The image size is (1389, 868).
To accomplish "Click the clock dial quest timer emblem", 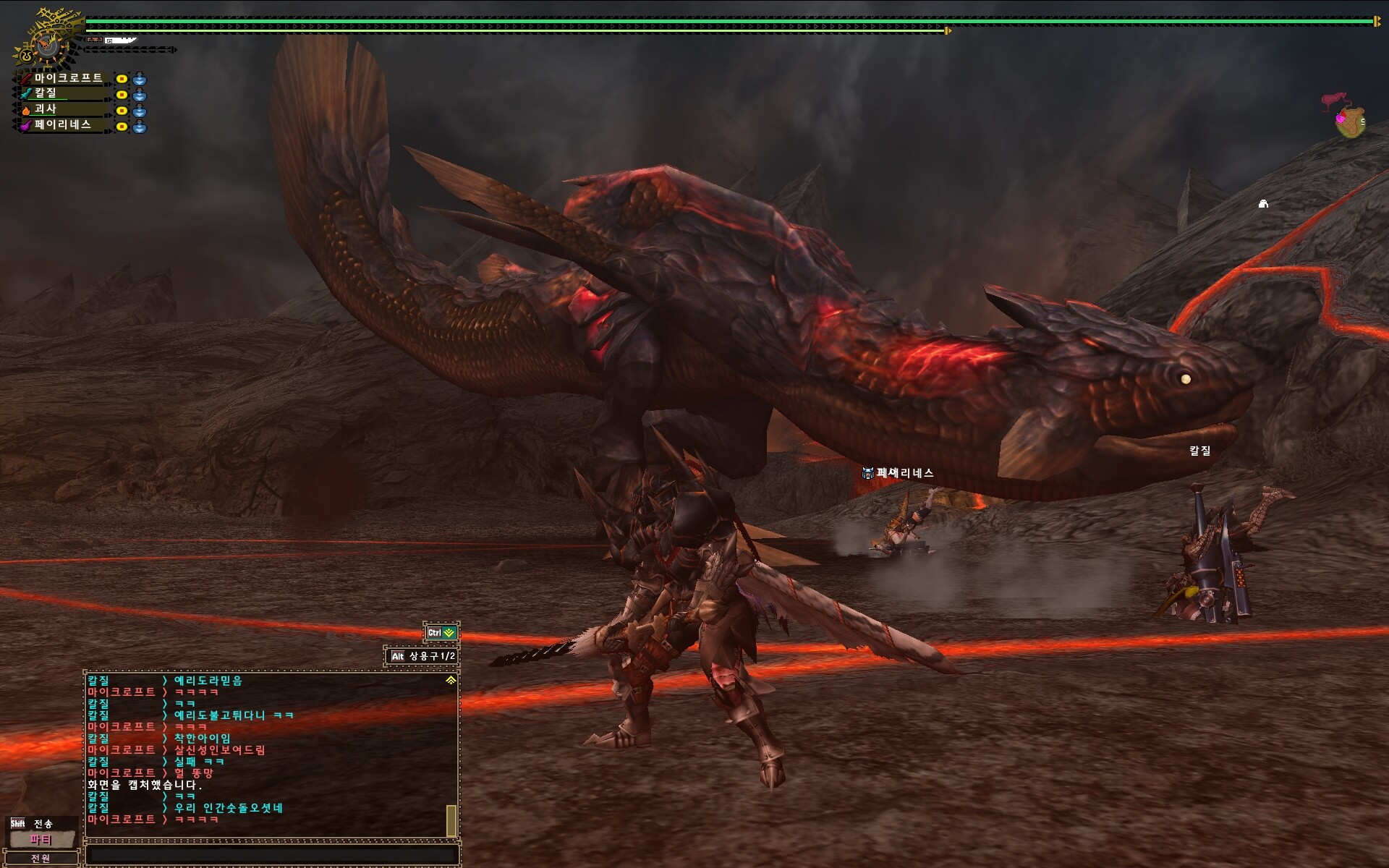I will (x=46, y=45).
